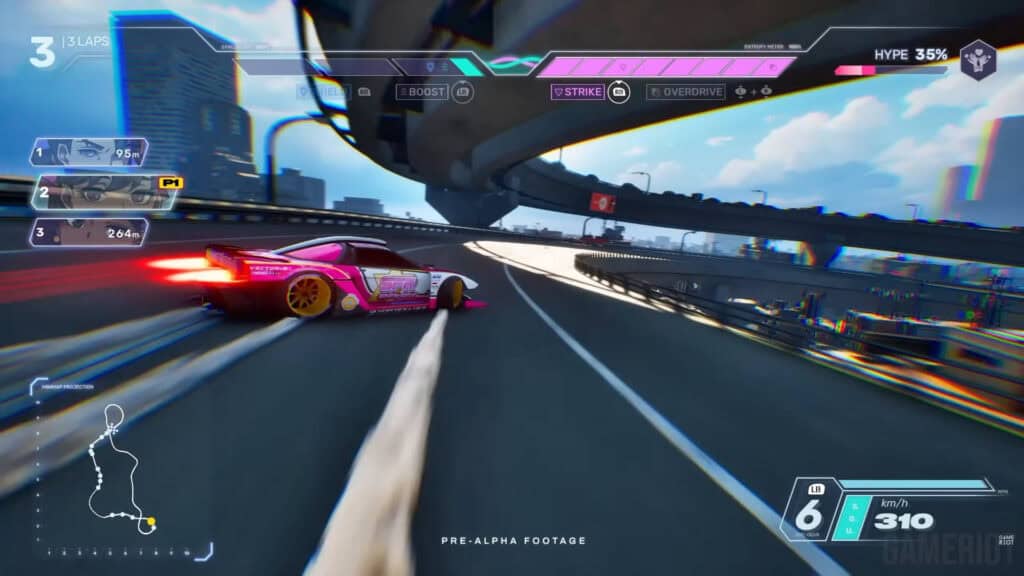Activate the Strike ability
Screen dimensions: 1024x576
point(579,92)
